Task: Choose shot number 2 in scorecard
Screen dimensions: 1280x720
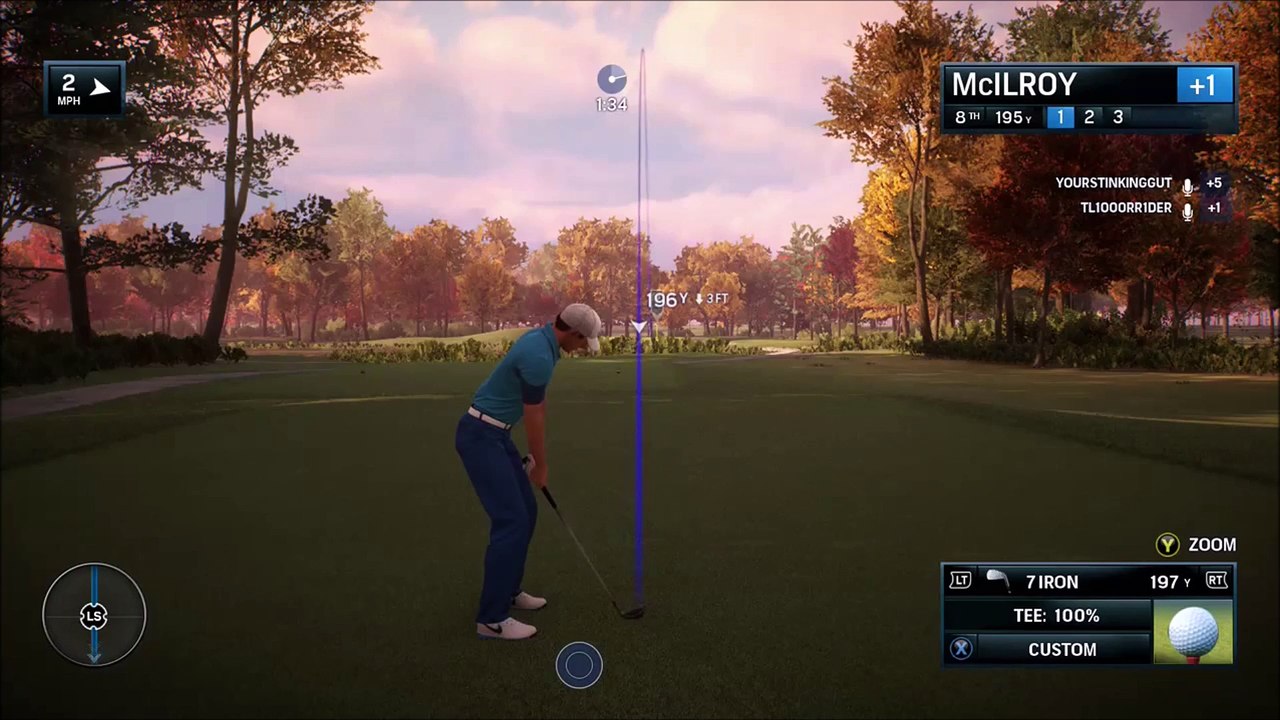Action: tap(1089, 117)
